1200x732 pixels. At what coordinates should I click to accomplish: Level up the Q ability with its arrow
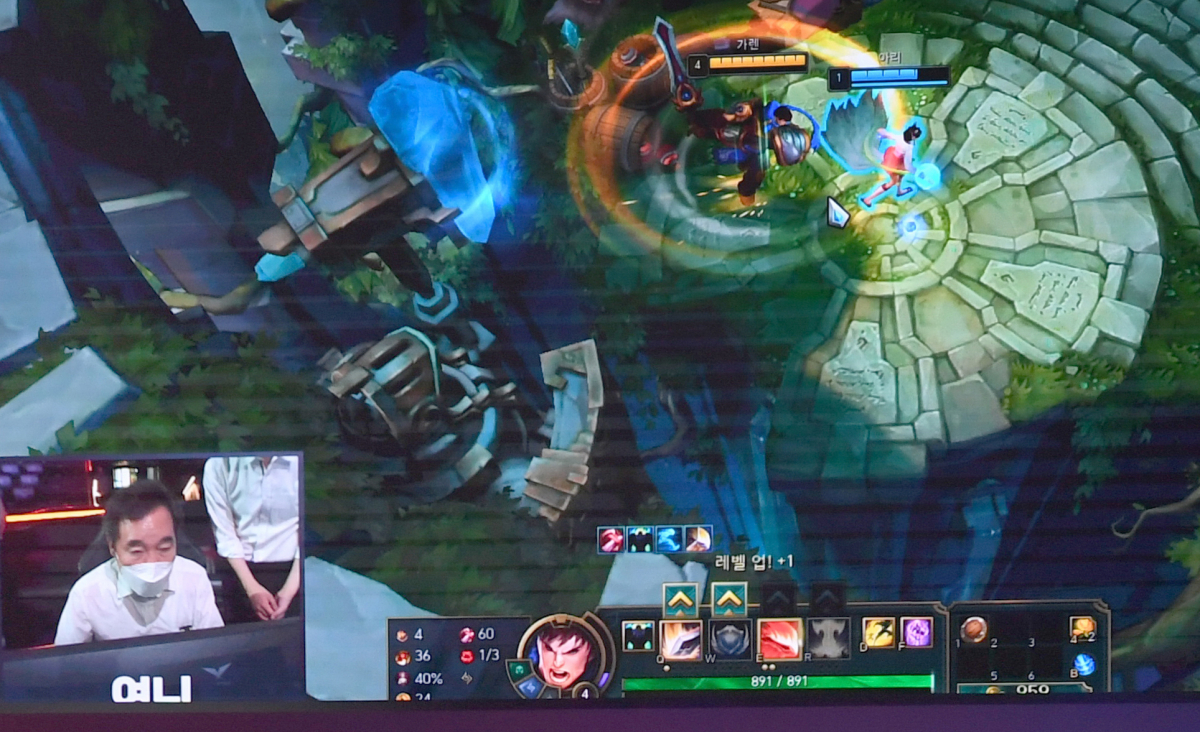(x=680, y=600)
